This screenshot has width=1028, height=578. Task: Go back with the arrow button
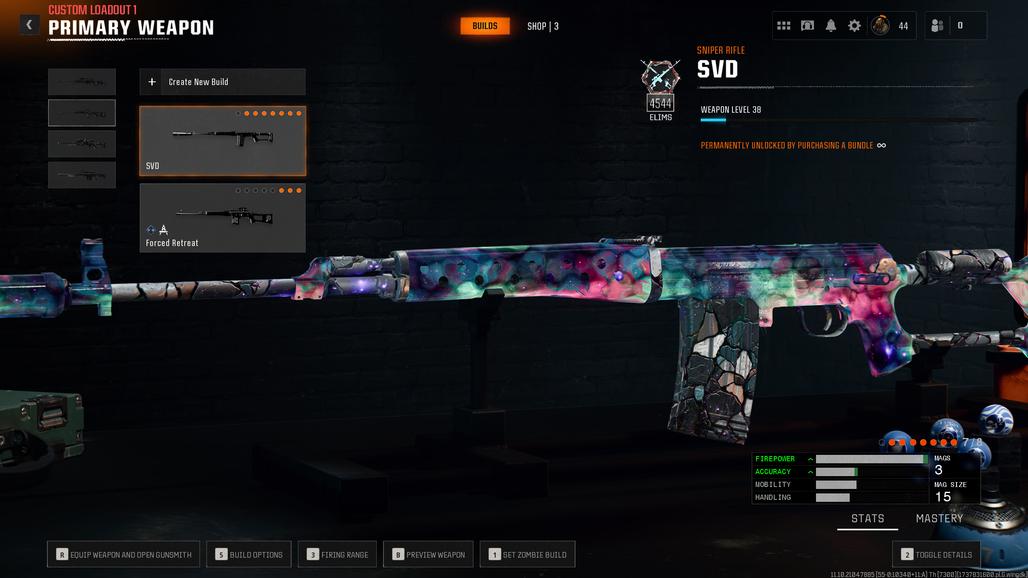pos(29,25)
